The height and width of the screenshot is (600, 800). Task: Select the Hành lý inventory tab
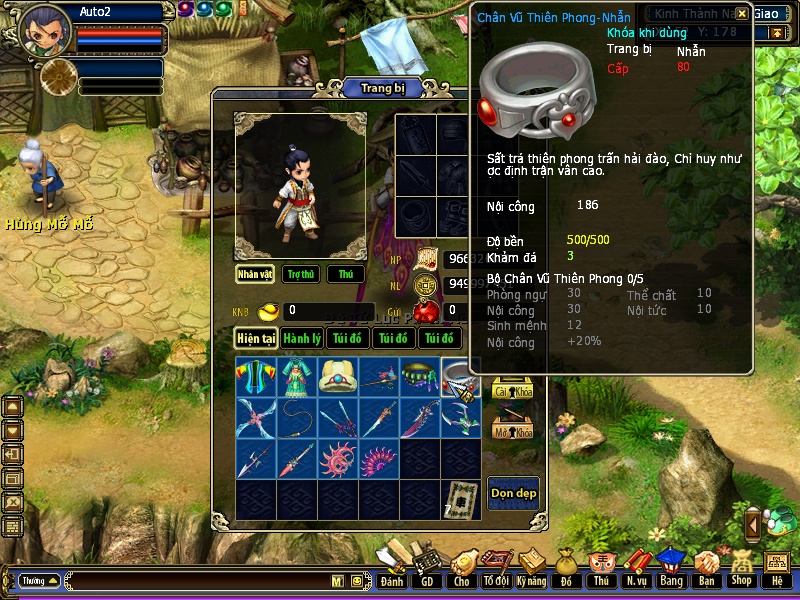coord(301,338)
